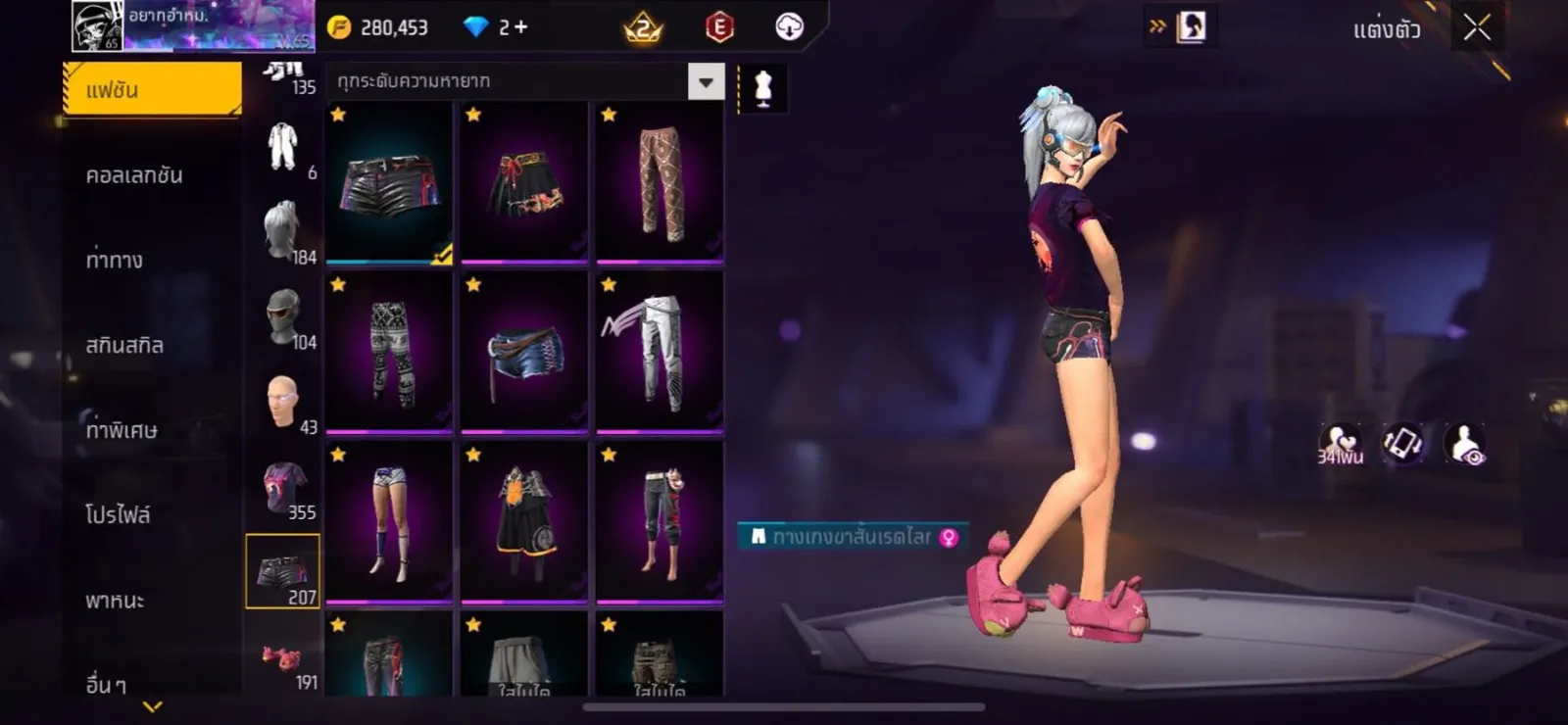Open the hair category showing 184 items
Screen dimensions: 1568x725
point(284,233)
